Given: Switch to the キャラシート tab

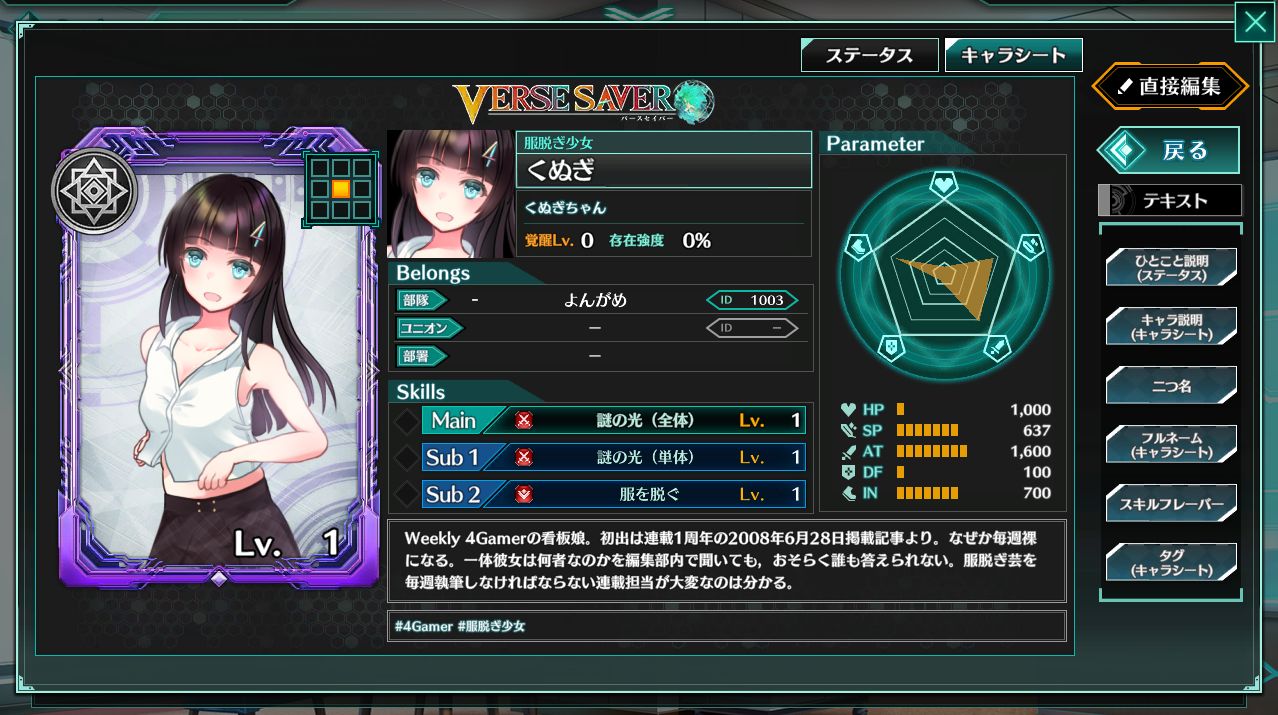Looking at the screenshot, I should tap(1013, 56).
